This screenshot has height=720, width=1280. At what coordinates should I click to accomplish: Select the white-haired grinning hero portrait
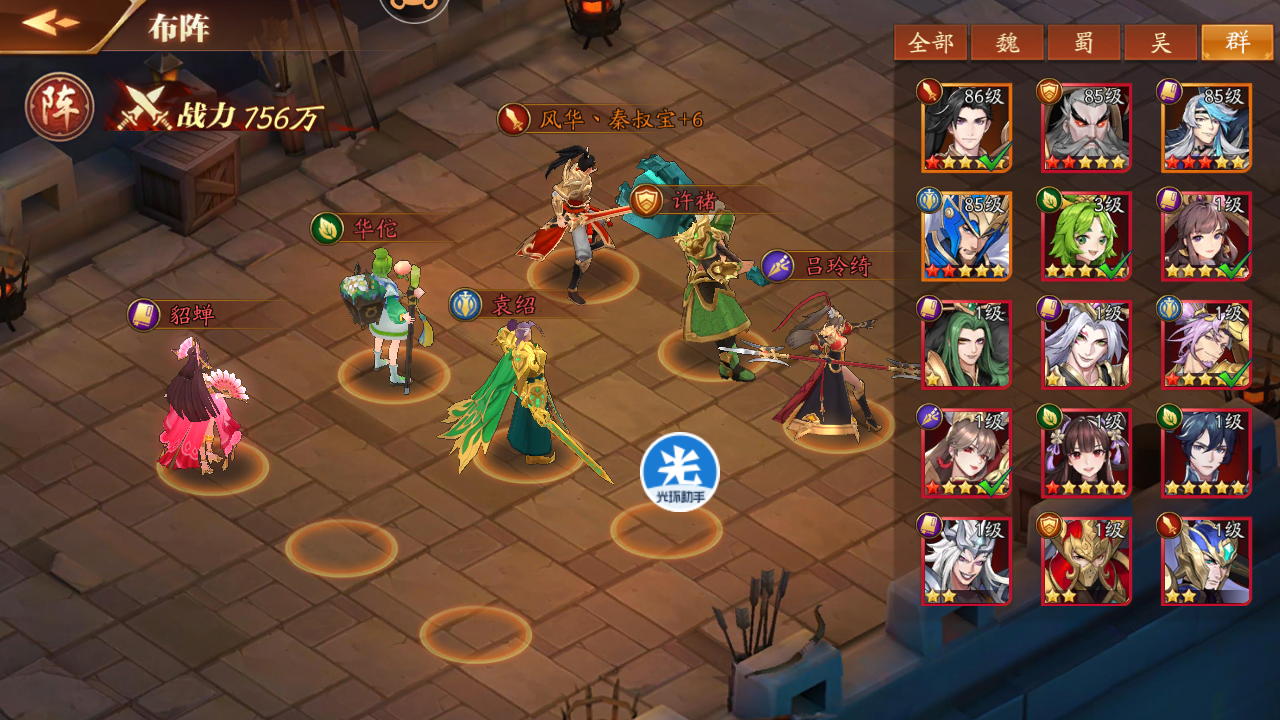pos(966,560)
